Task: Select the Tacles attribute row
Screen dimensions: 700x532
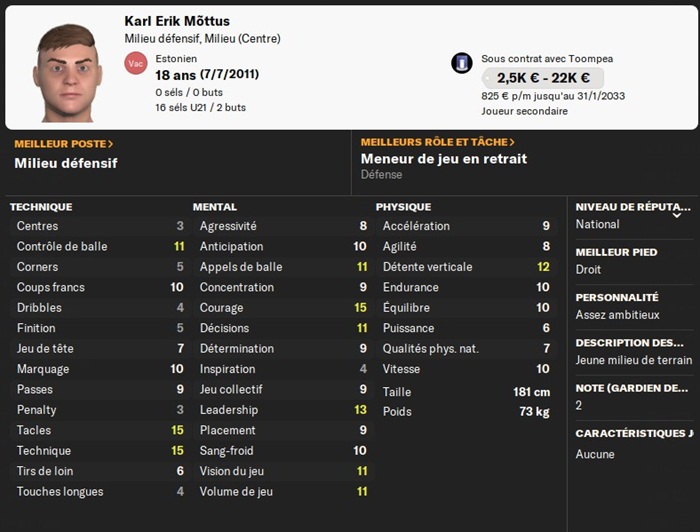Action: tap(96, 430)
